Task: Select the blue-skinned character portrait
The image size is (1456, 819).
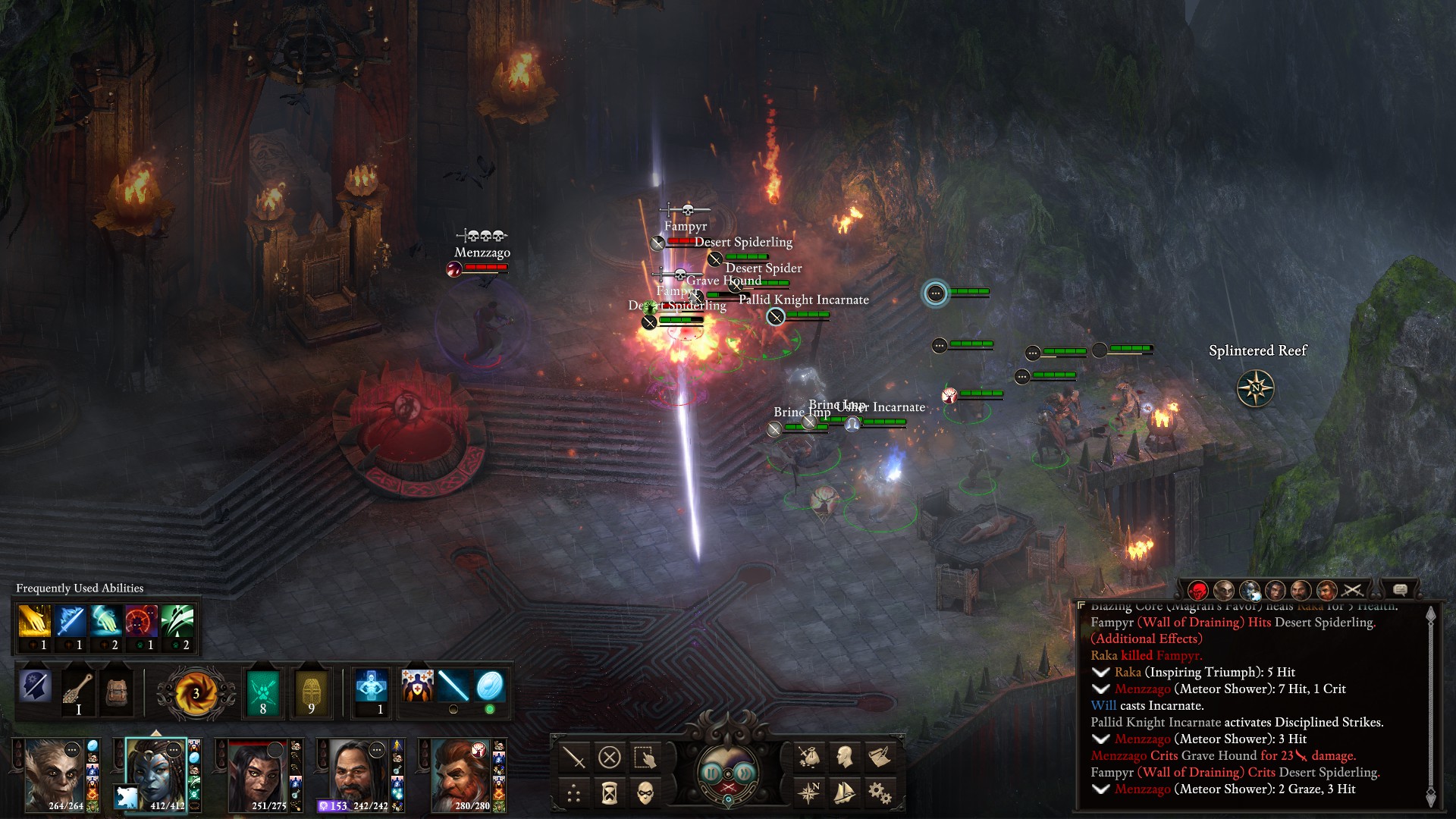Action: [x=156, y=773]
